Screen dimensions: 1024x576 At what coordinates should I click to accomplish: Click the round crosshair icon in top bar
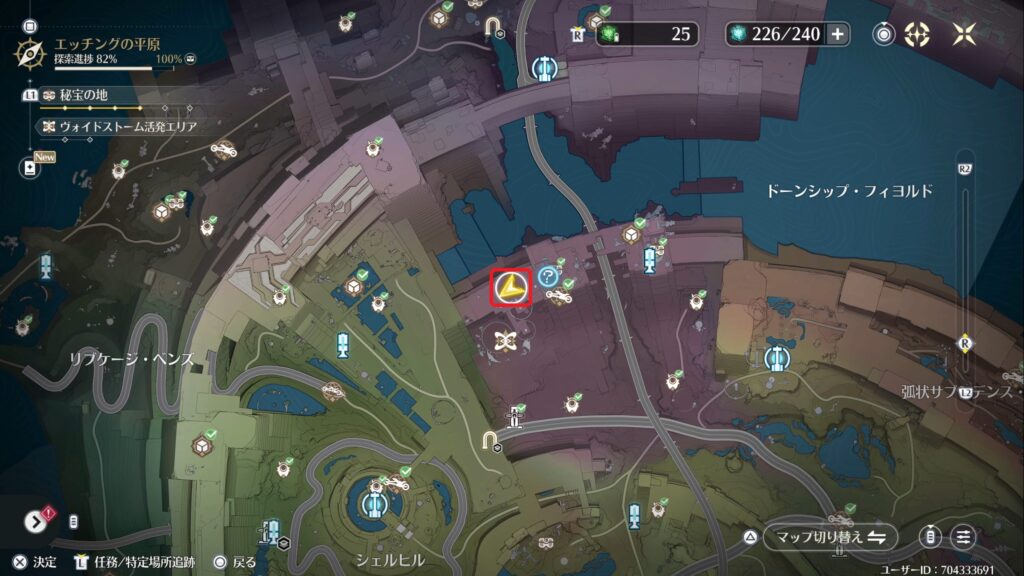point(916,34)
